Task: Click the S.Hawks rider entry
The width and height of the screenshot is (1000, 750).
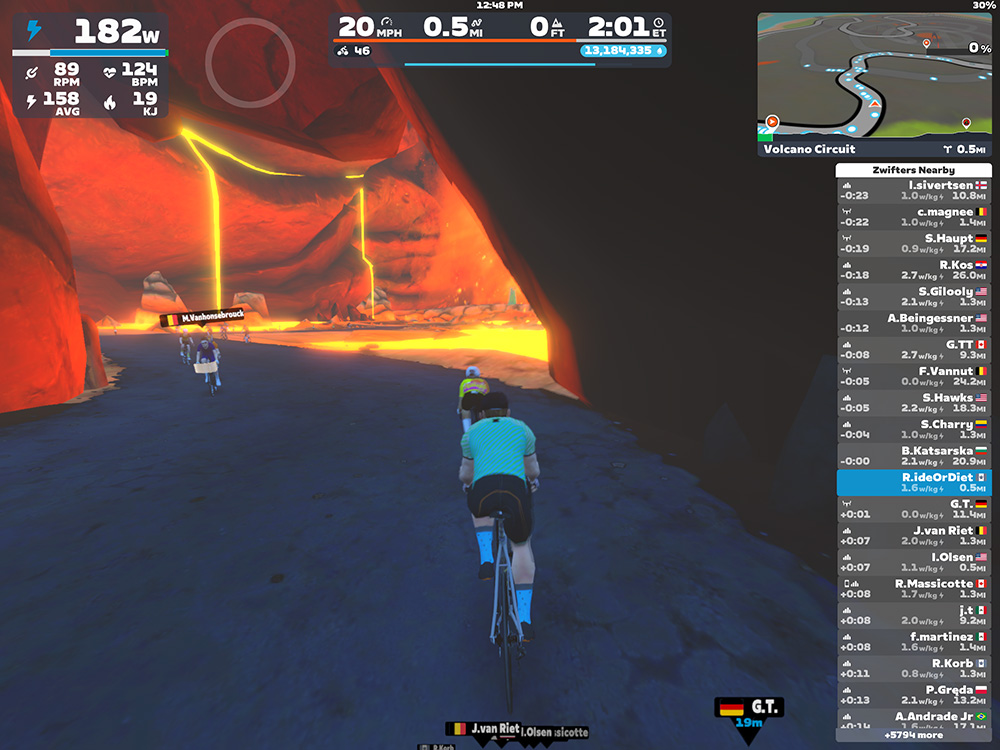Action: coord(913,403)
